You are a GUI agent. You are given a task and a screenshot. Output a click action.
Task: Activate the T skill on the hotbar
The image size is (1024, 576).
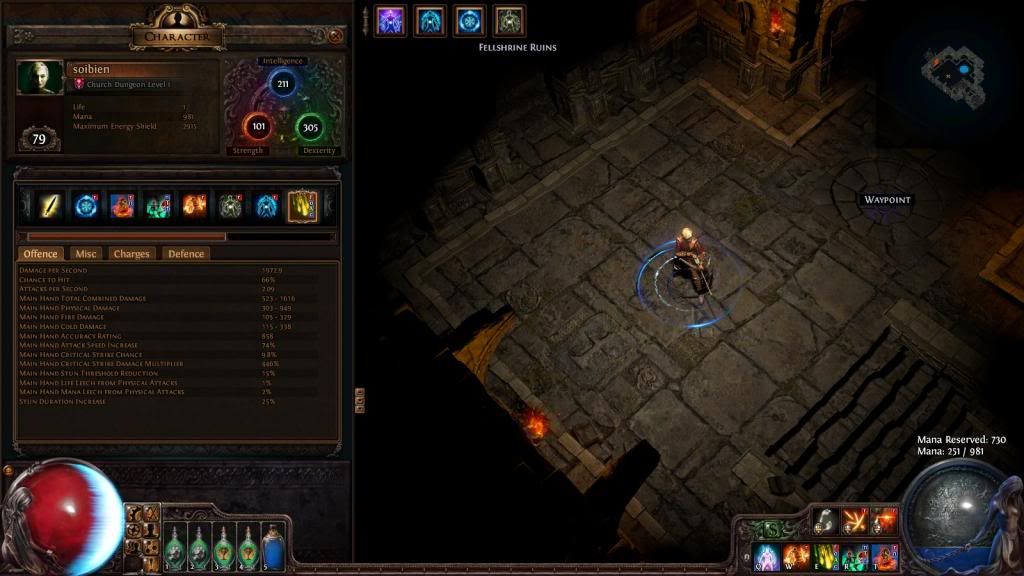coord(884,556)
